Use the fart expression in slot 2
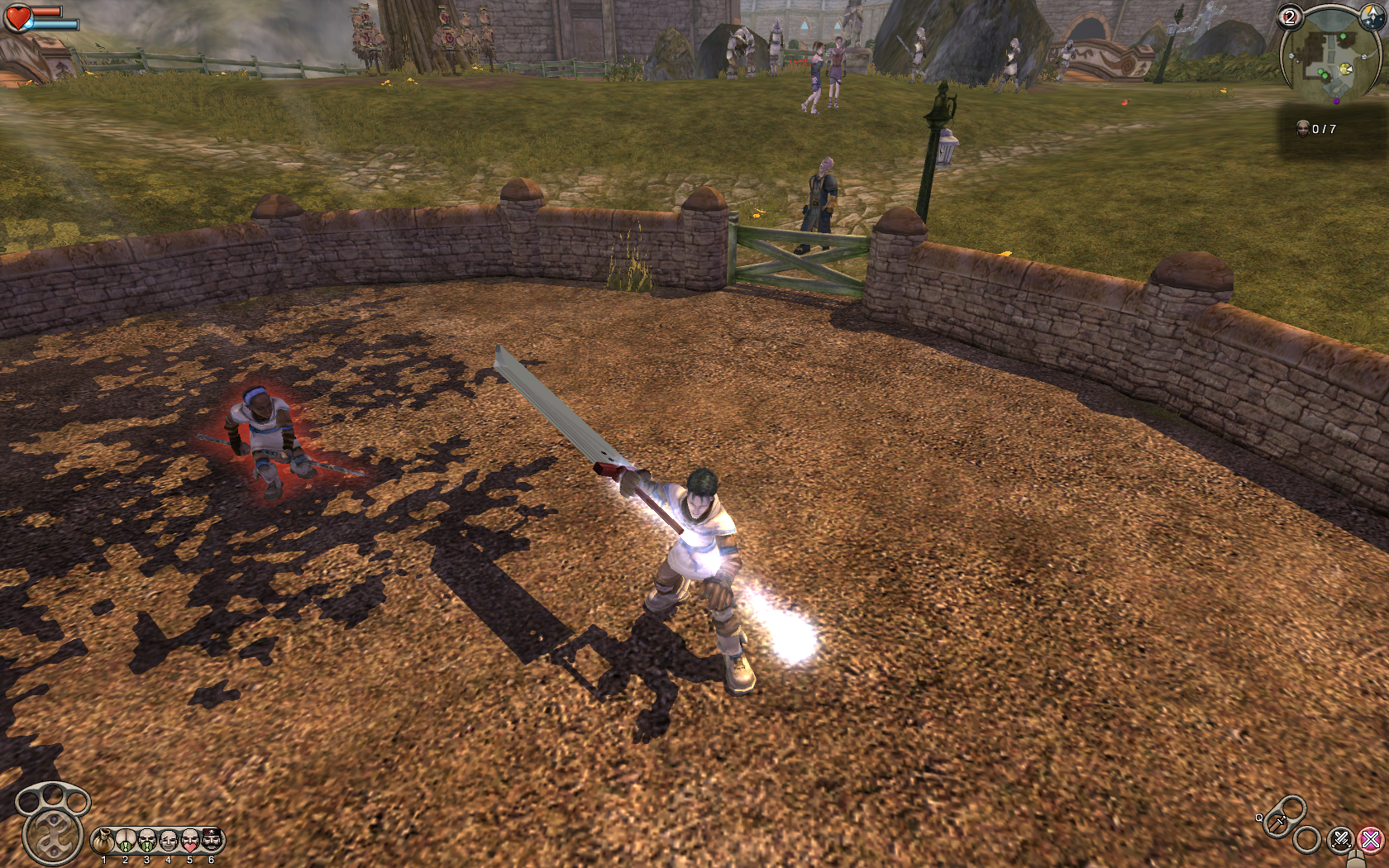 coord(126,842)
